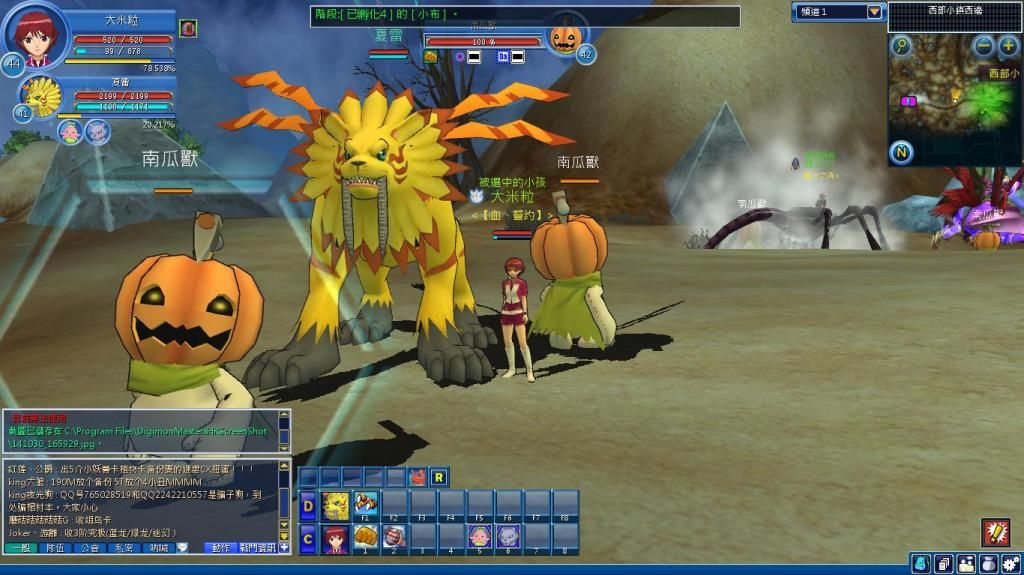Viewport: 1024px width, 575px height.
Task: Switch to the 公會 chat tab
Action: 90,548
